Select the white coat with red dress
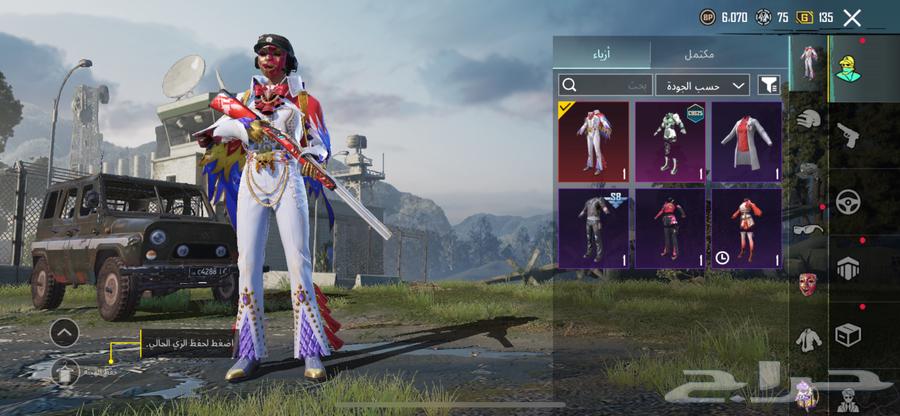 [x=746, y=141]
